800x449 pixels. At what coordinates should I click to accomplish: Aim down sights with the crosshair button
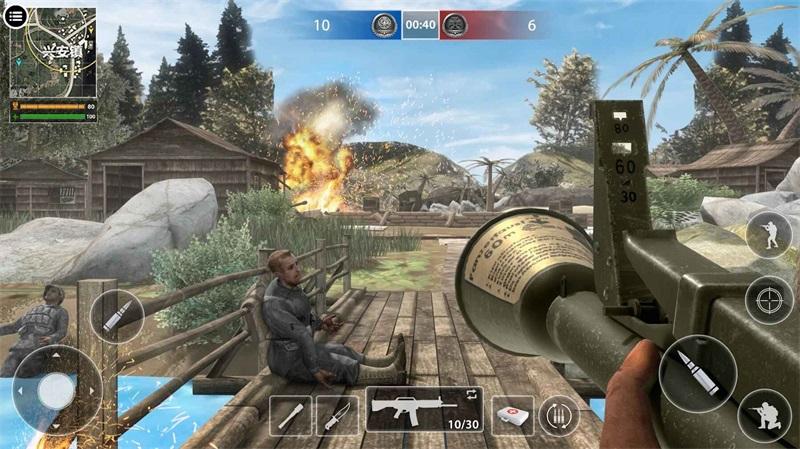tap(769, 299)
